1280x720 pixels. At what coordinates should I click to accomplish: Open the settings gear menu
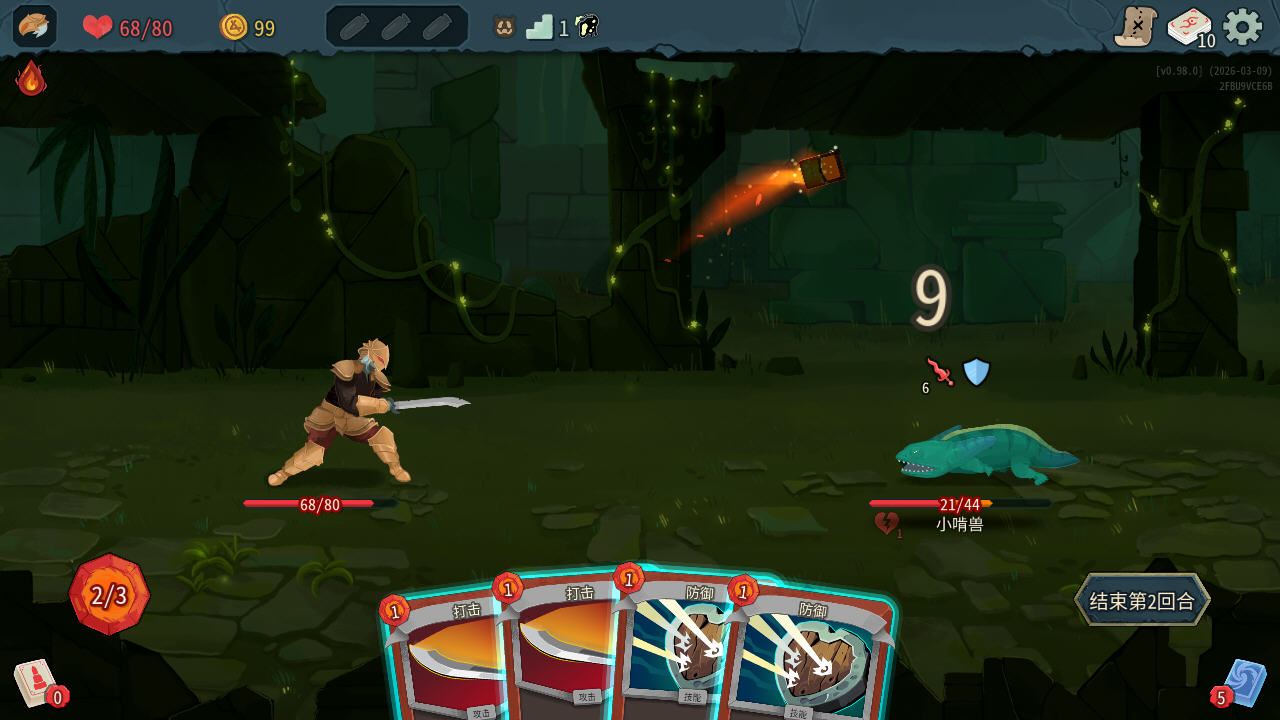(x=1242, y=28)
